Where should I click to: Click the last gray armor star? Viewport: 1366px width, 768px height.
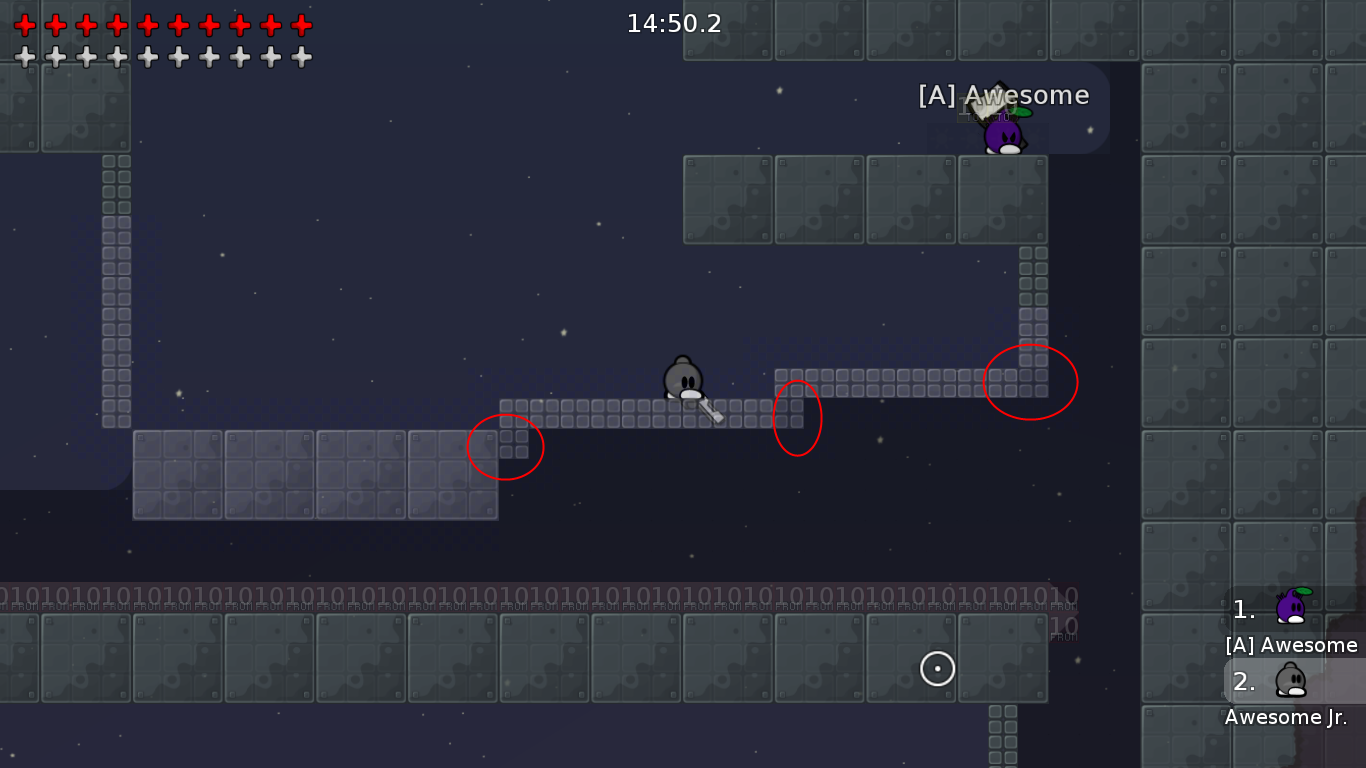[301, 55]
